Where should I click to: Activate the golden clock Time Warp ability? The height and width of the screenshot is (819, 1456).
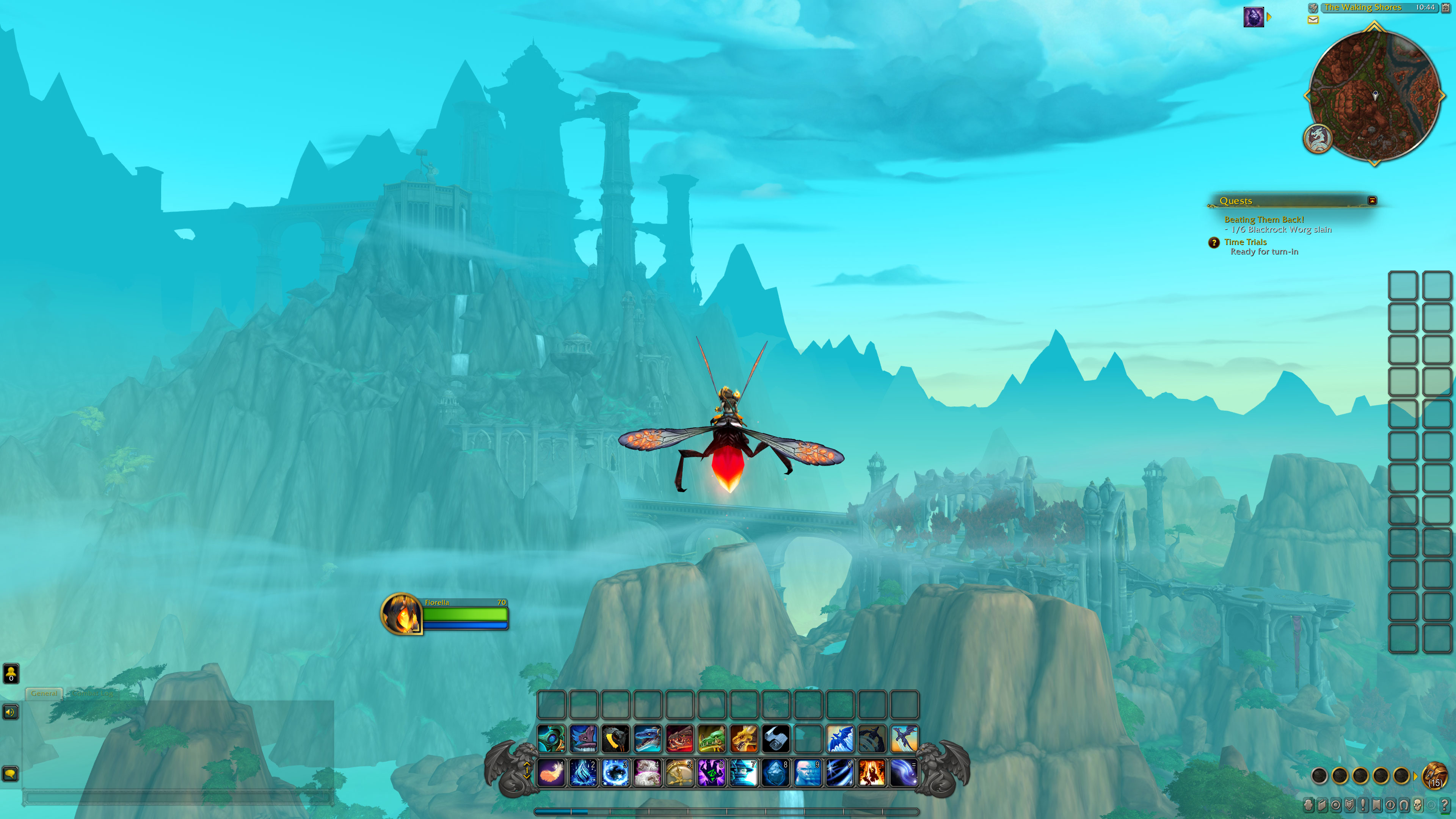[x=679, y=773]
